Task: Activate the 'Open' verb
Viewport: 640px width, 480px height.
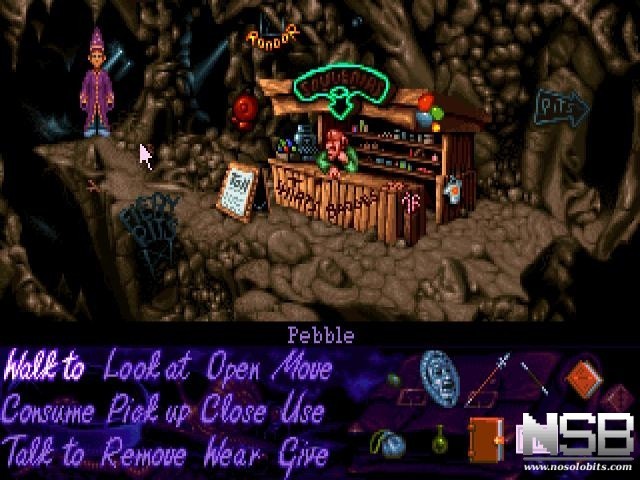Action: pyautogui.click(x=236, y=367)
